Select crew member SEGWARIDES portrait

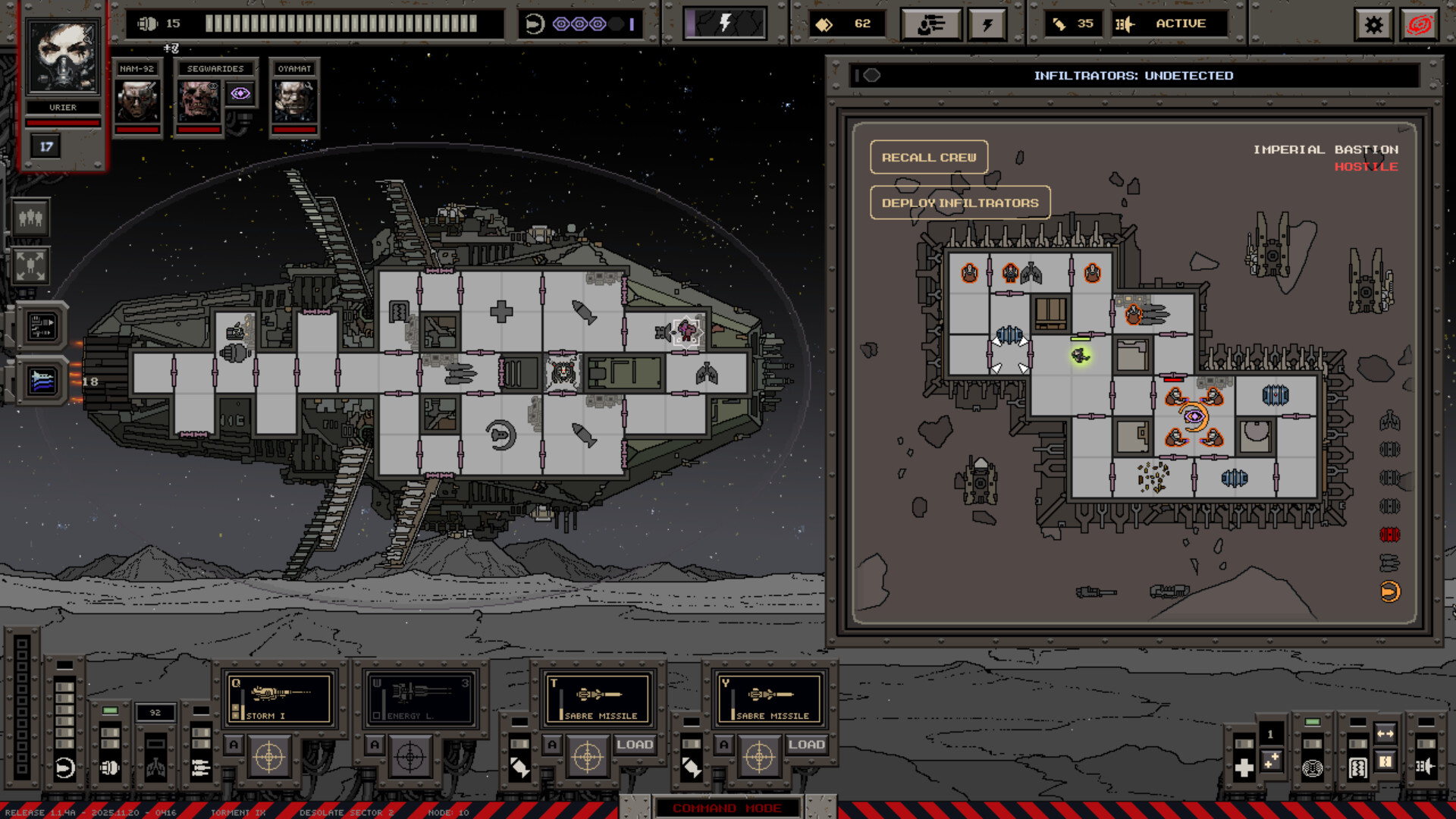pos(199,101)
